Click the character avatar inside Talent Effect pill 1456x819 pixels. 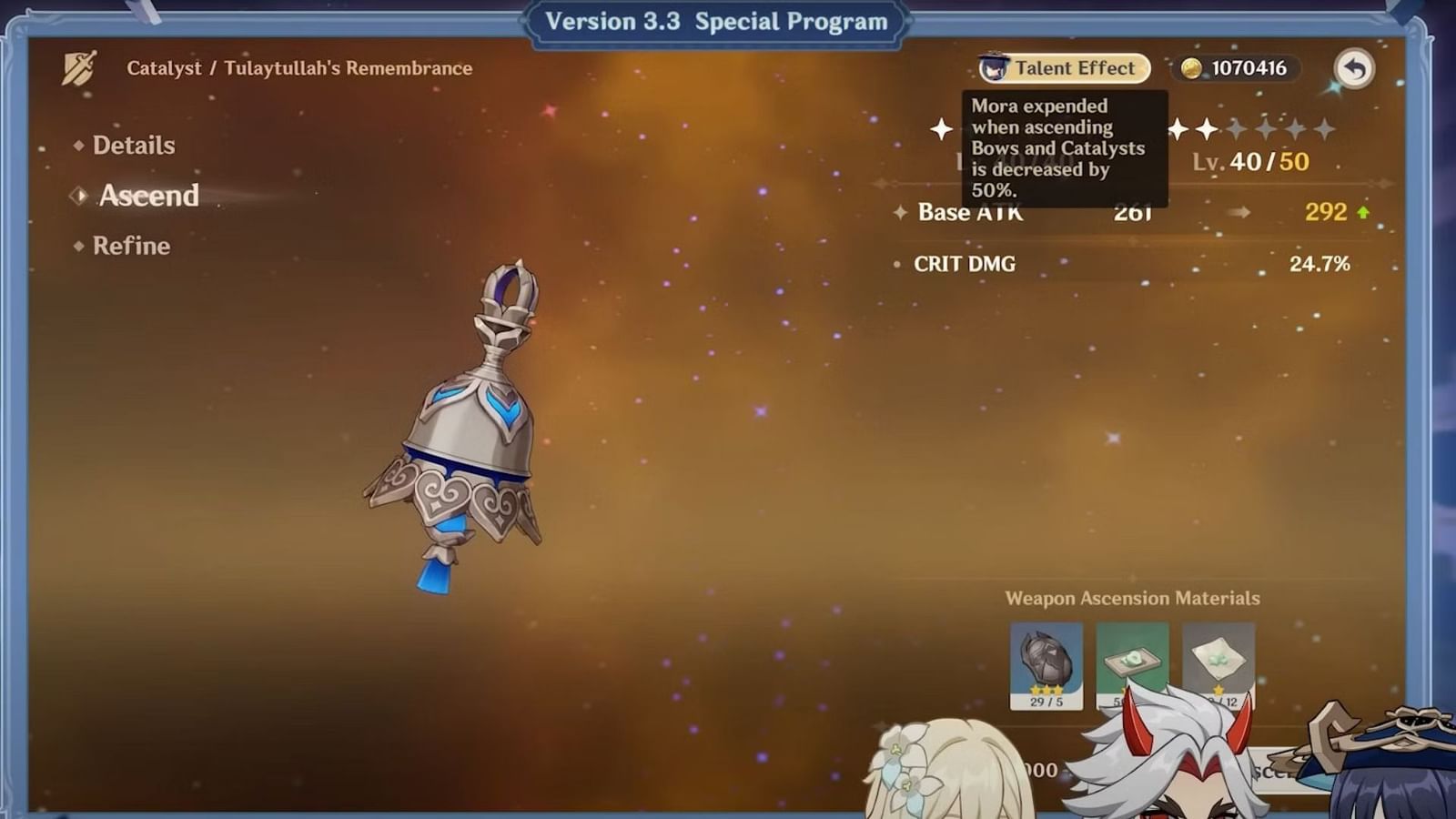(993, 67)
